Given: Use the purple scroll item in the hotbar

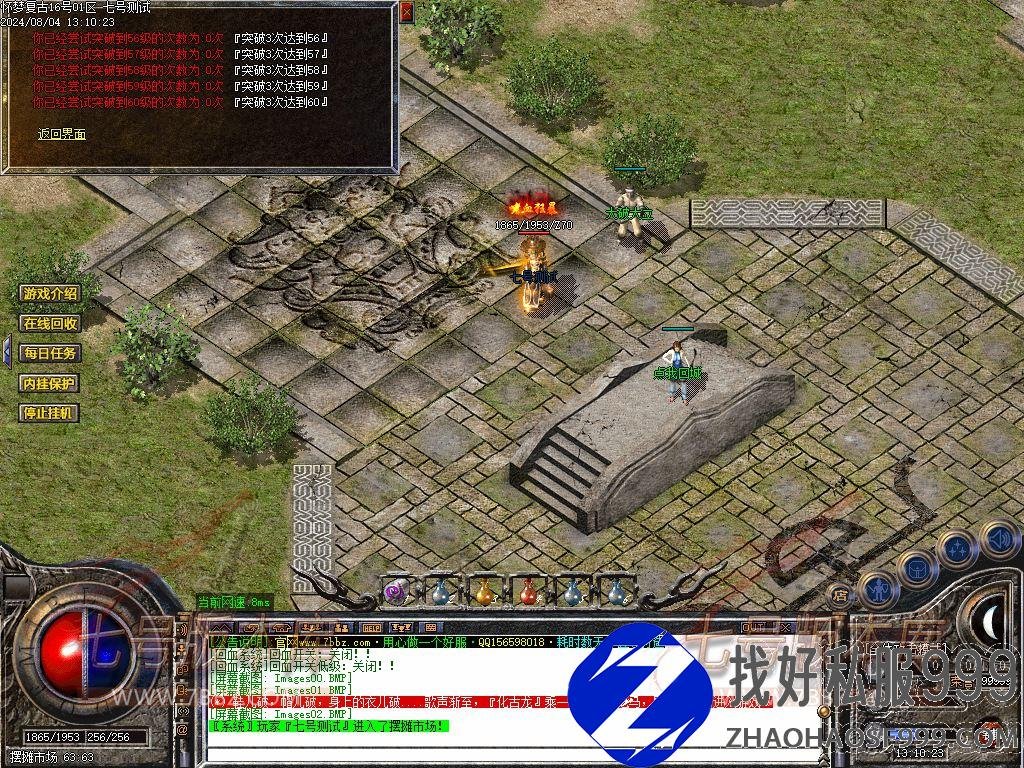Looking at the screenshot, I should [396, 592].
